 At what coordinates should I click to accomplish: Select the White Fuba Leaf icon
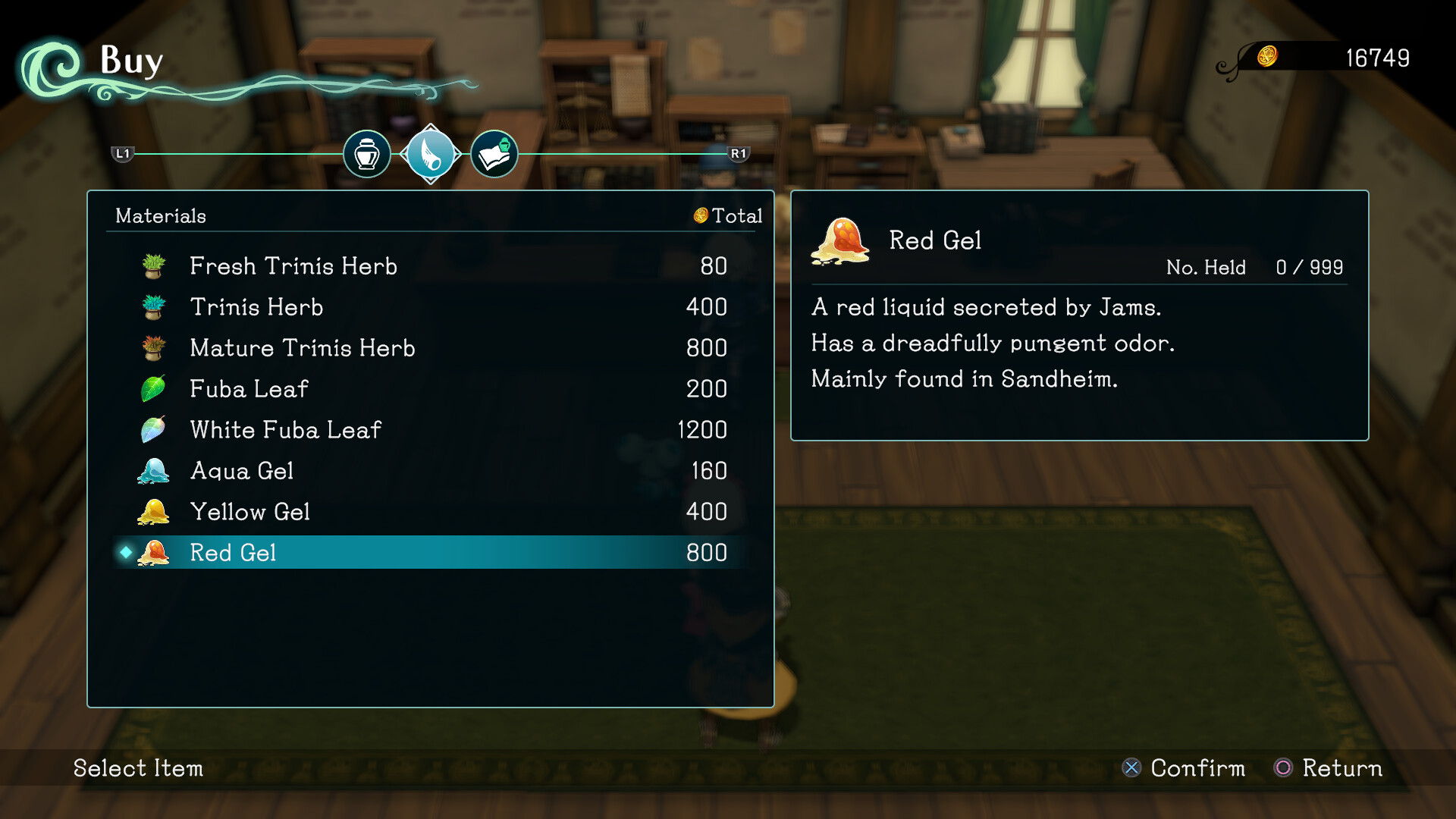(154, 430)
